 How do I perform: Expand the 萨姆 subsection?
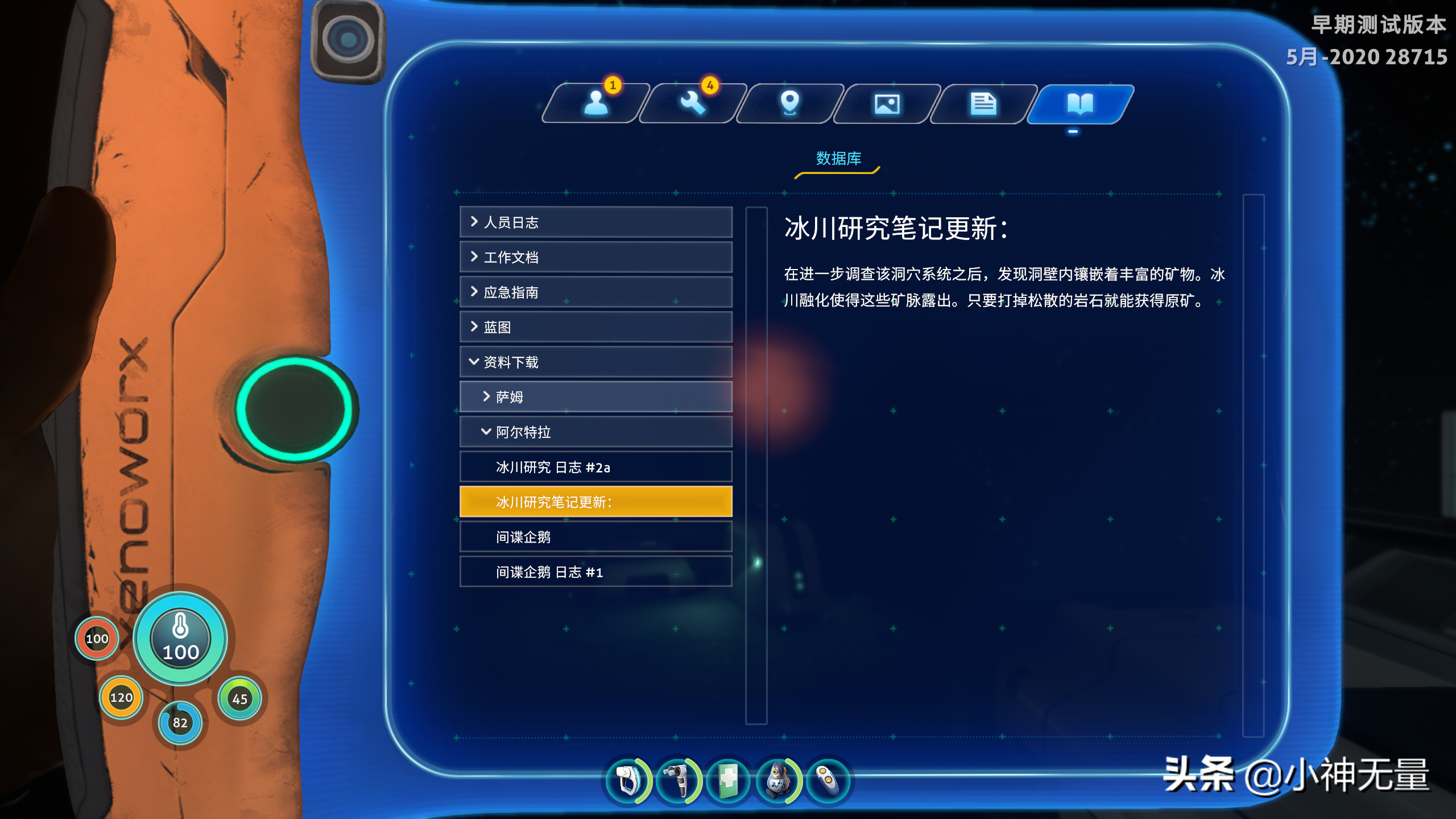pyautogui.click(x=595, y=396)
